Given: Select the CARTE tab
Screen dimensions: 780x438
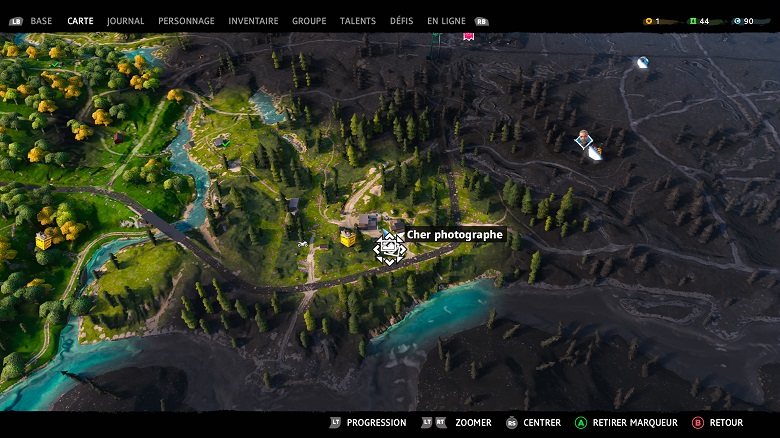Looking at the screenshot, I should 80,21.
